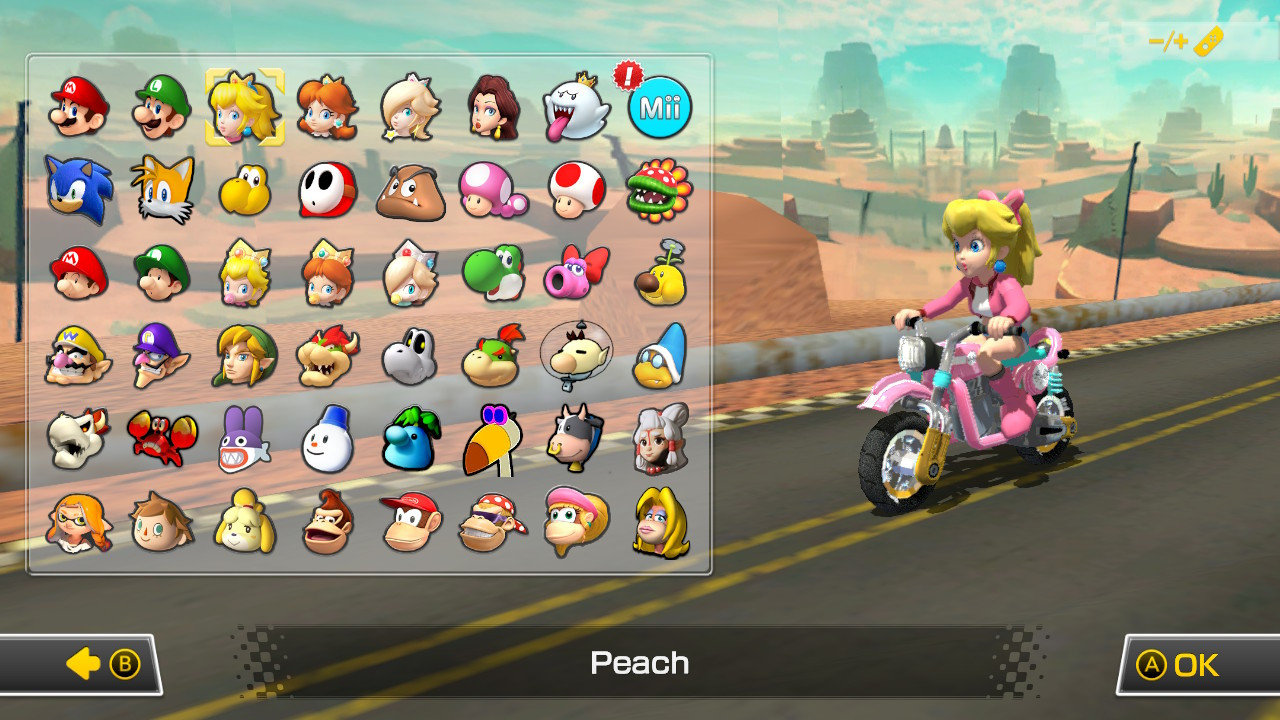Go back using the B button
The height and width of the screenshot is (720, 1280).
(x=86, y=663)
